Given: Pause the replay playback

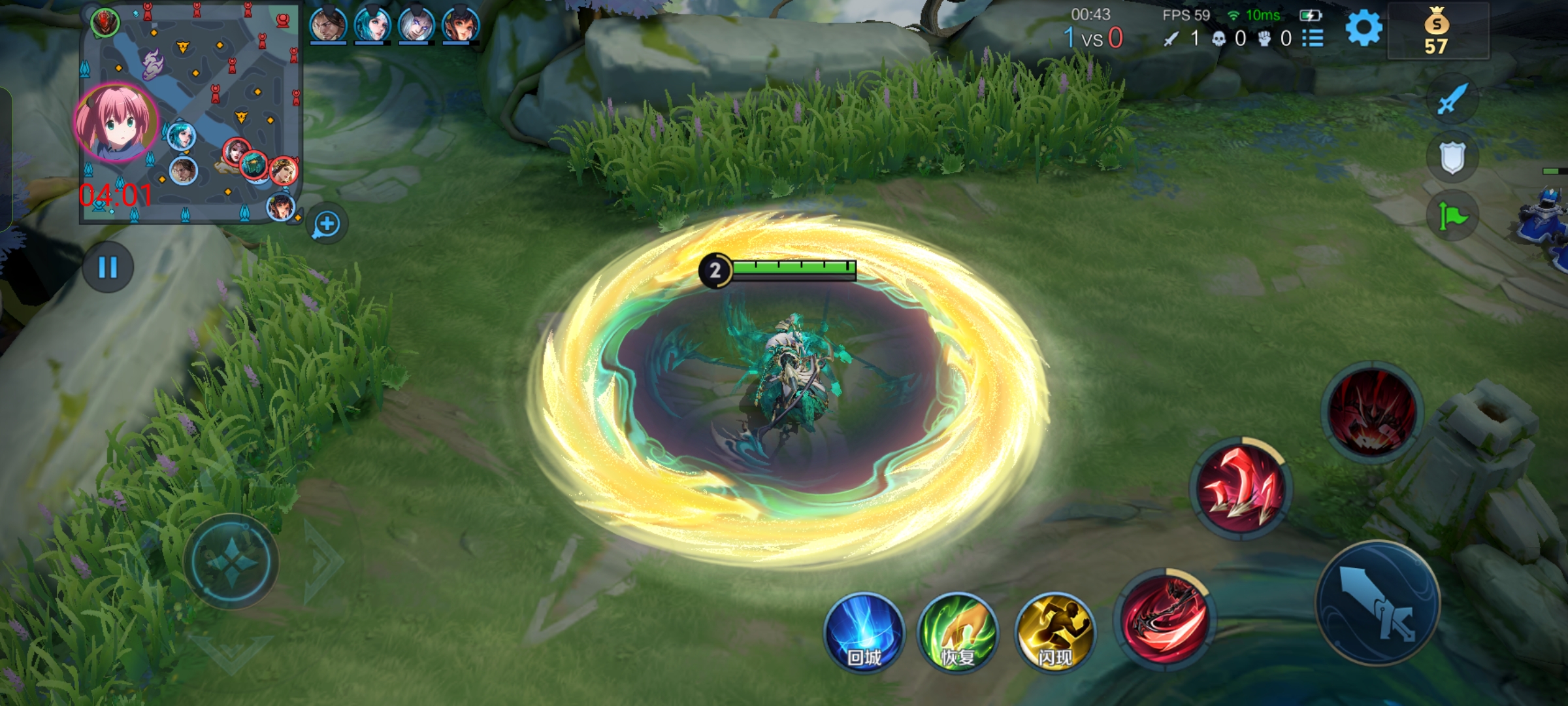Looking at the screenshot, I should (x=108, y=267).
